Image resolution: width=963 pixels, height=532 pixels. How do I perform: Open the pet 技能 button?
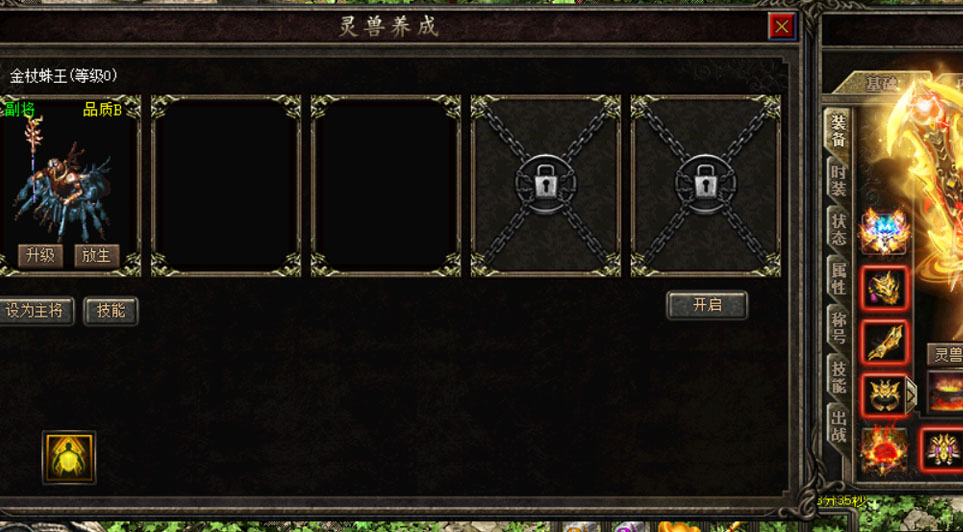tap(110, 311)
